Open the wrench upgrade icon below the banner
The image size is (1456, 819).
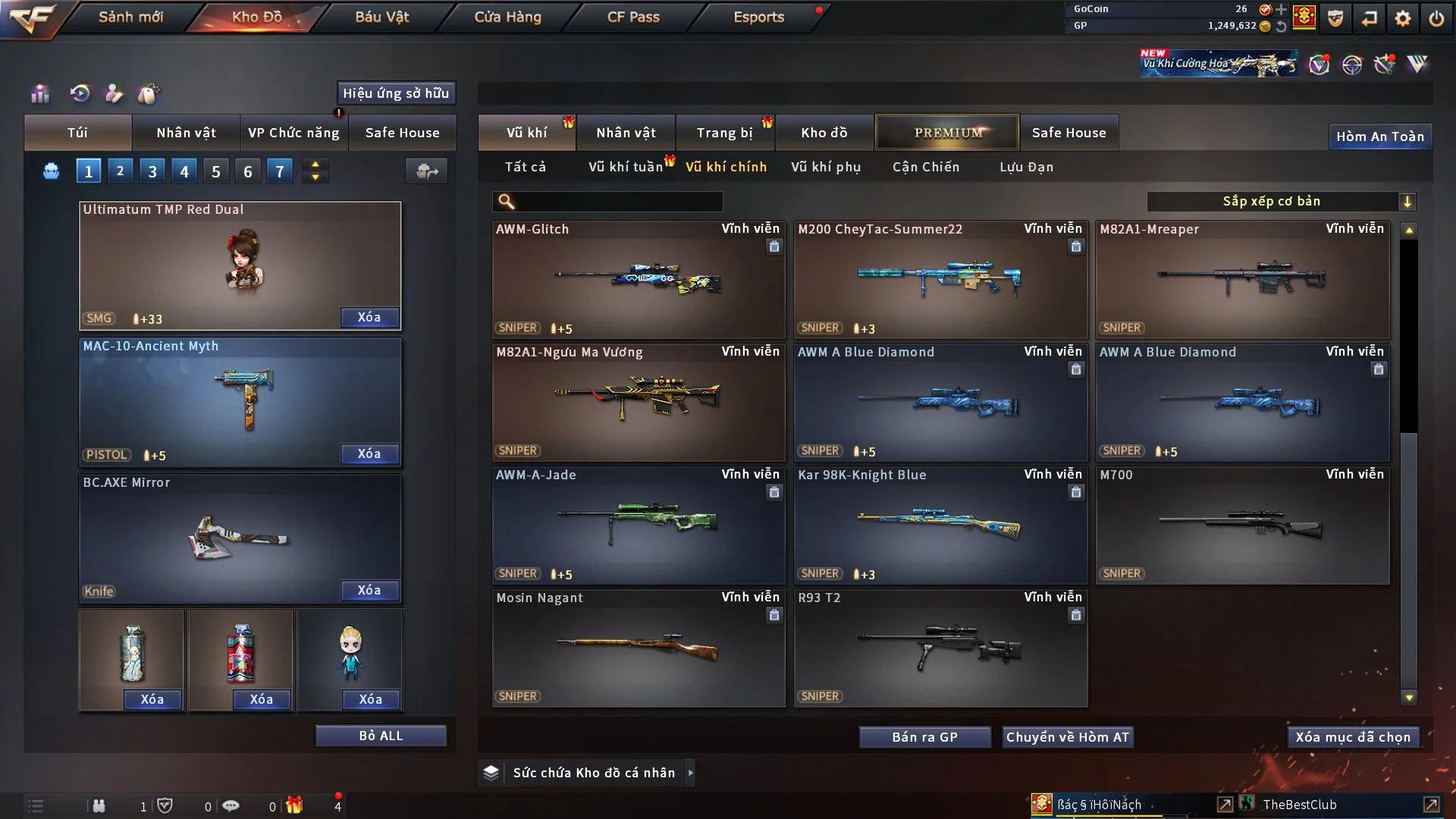click(x=1384, y=65)
